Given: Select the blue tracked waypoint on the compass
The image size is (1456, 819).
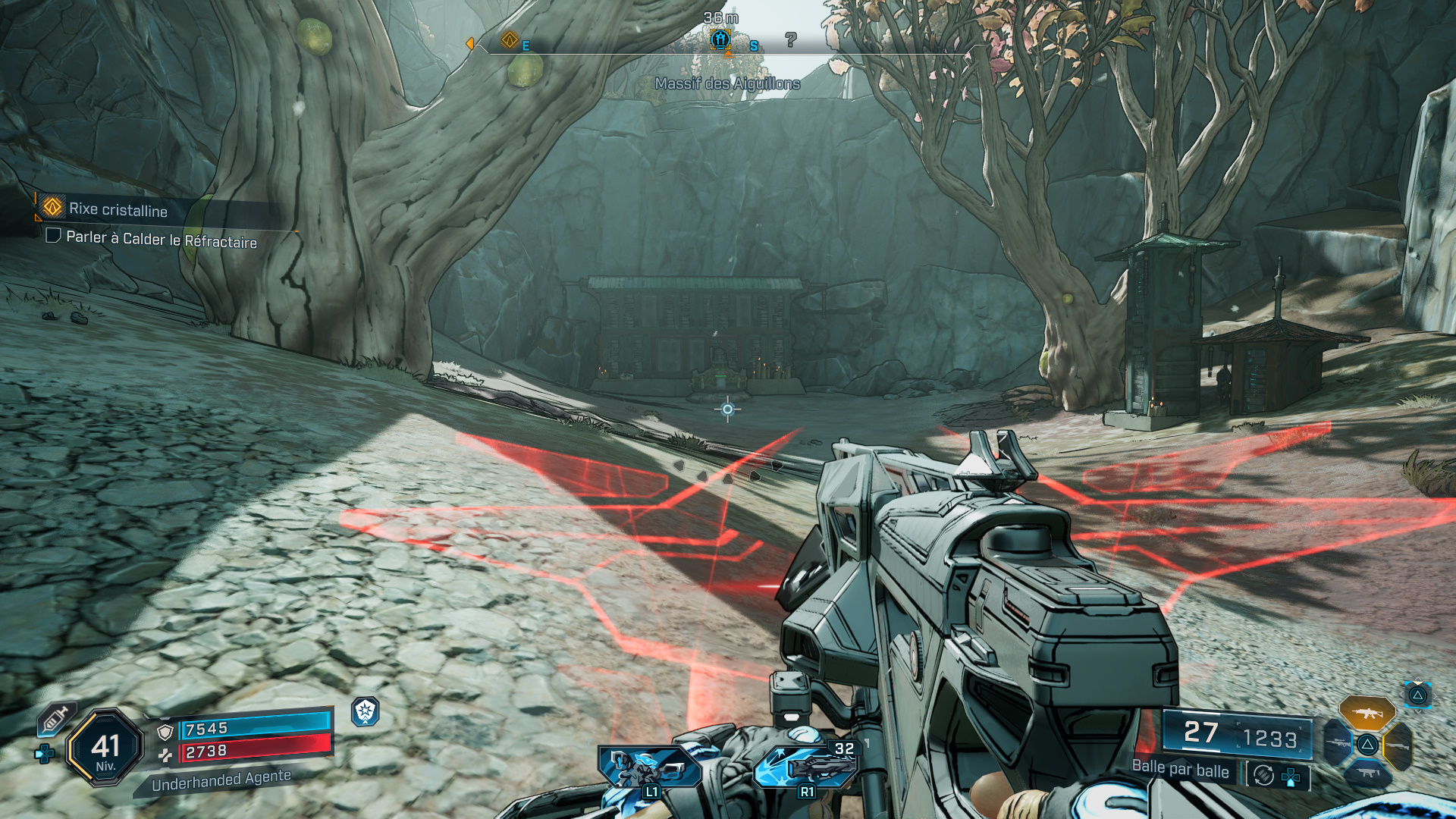Looking at the screenshot, I should coord(720,39).
